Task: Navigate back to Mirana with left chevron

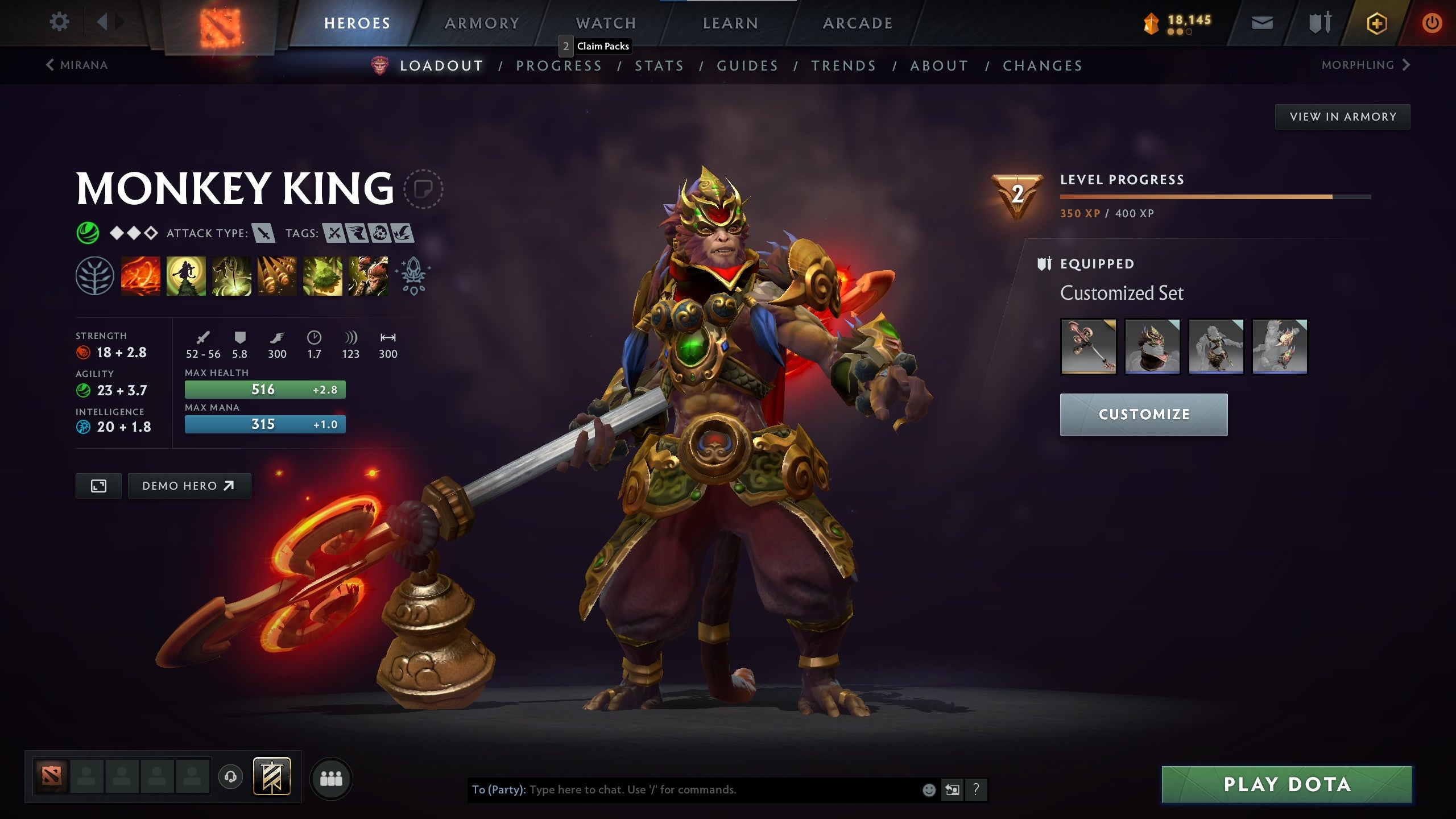Action: (x=51, y=65)
